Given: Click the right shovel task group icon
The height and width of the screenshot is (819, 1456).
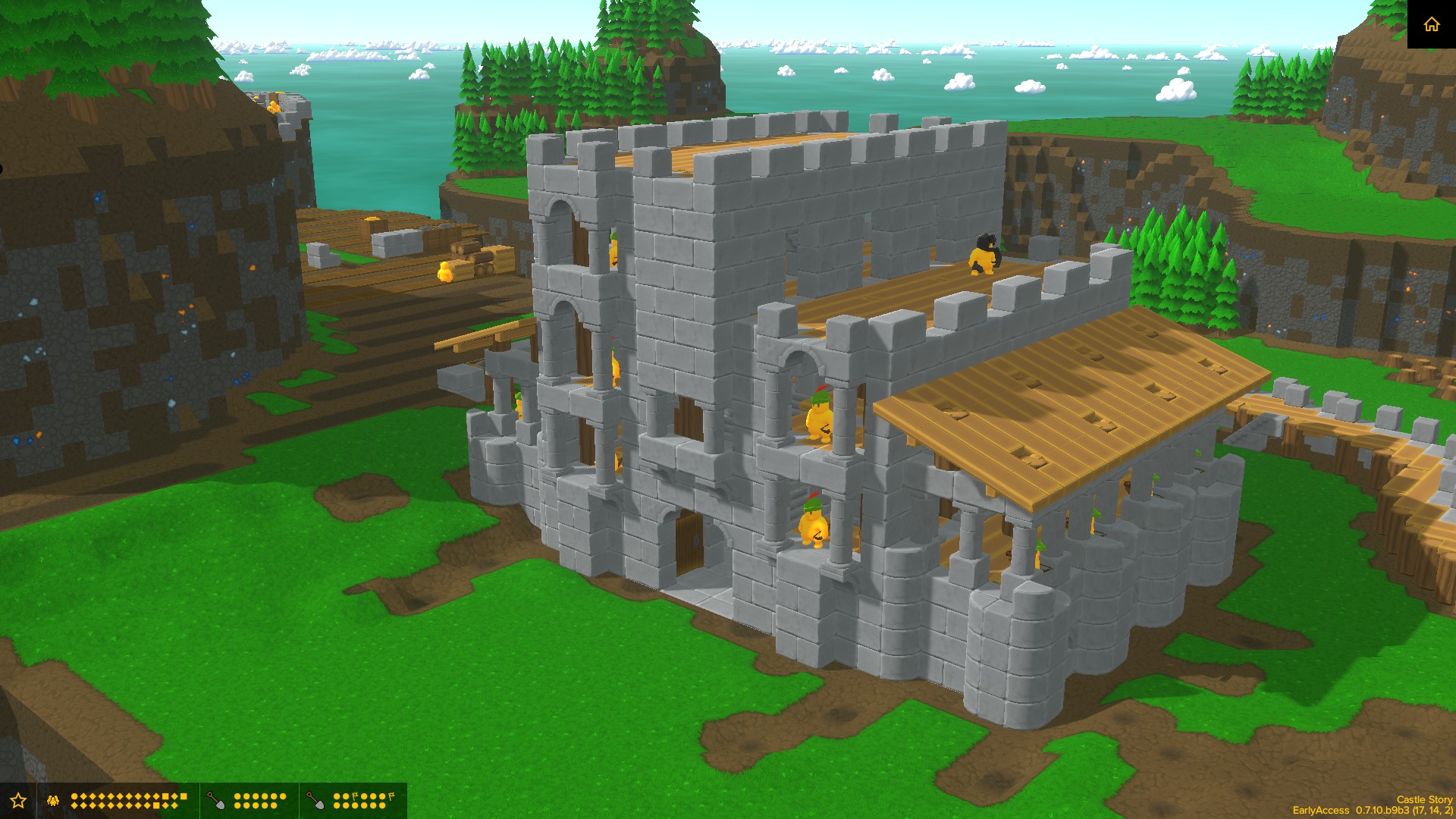Looking at the screenshot, I should (315, 800).
